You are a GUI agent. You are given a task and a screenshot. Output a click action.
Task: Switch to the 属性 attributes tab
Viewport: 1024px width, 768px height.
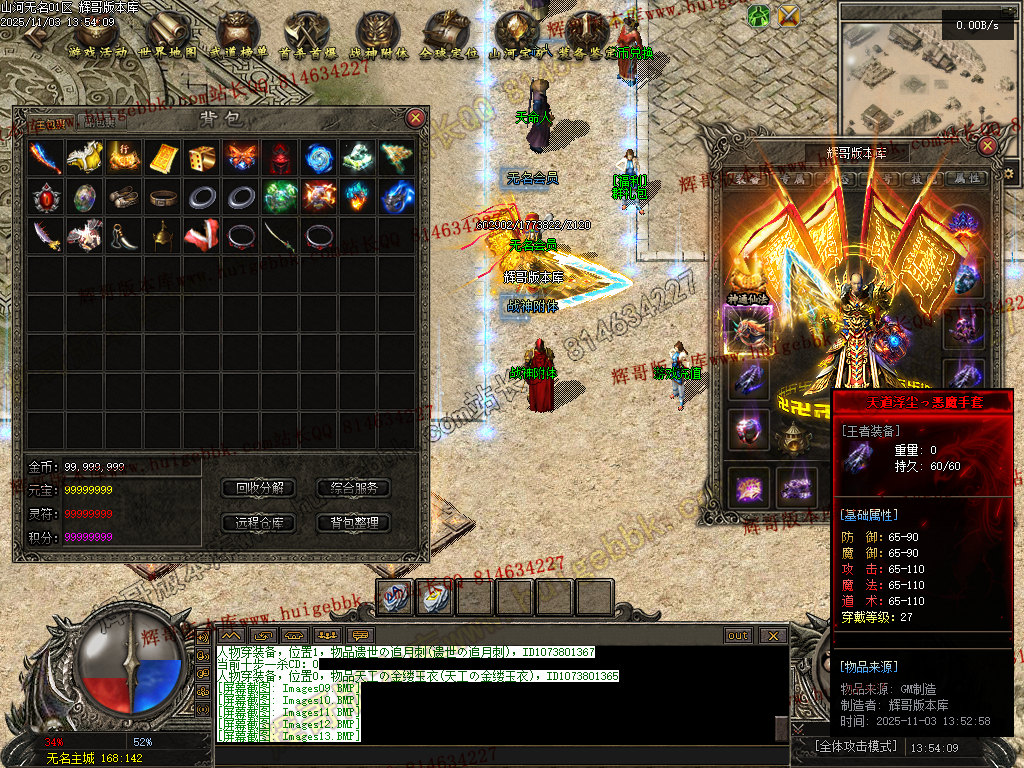[964, 179]
